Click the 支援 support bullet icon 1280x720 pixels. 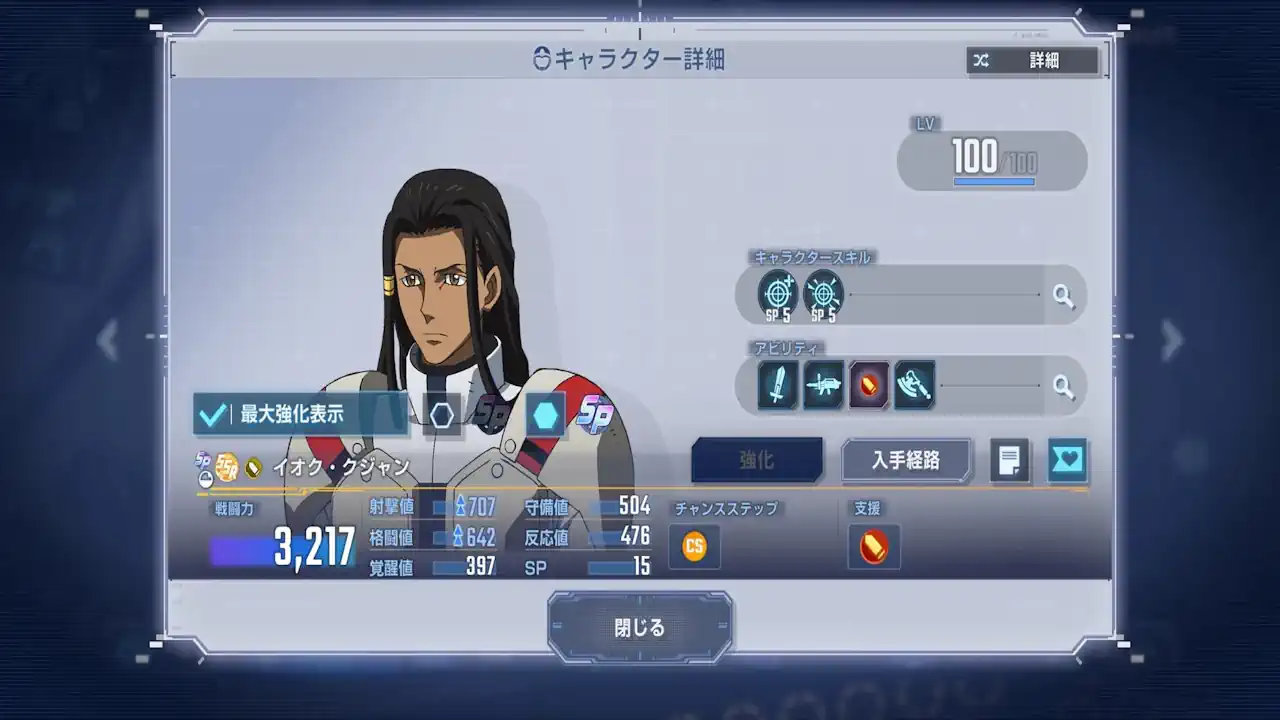click(874, 547)
